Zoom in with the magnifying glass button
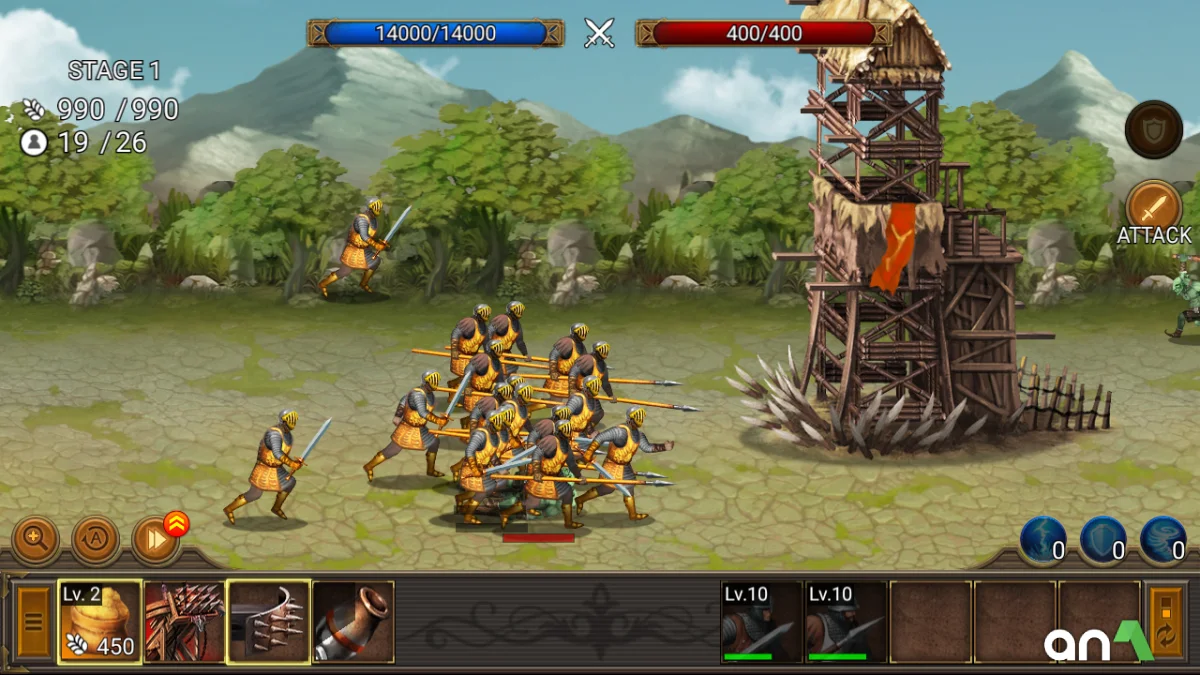This screenshot has width=1200, height=675. [x=35, y=540]
